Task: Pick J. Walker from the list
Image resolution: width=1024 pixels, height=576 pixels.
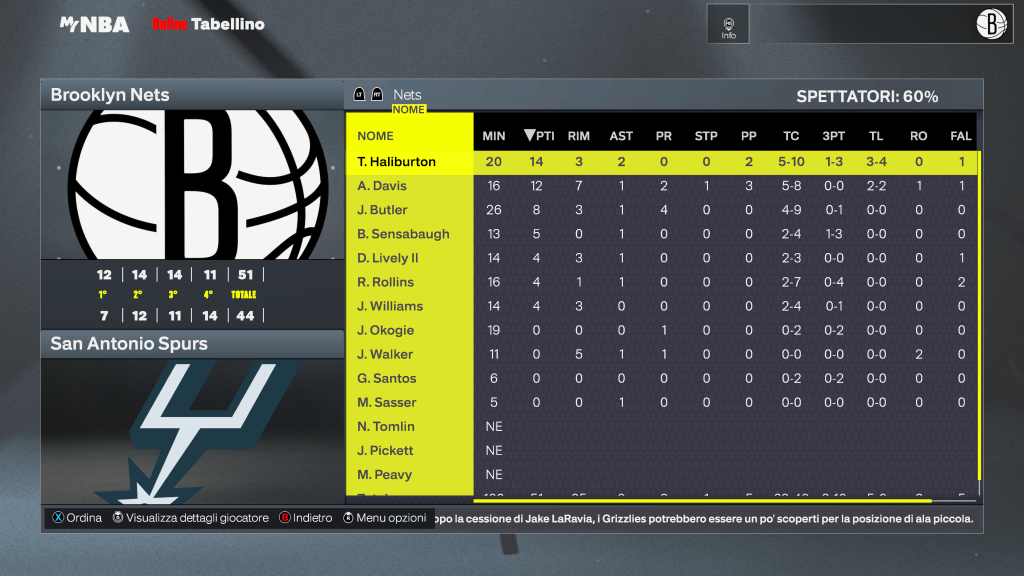Action: [386, 354]
